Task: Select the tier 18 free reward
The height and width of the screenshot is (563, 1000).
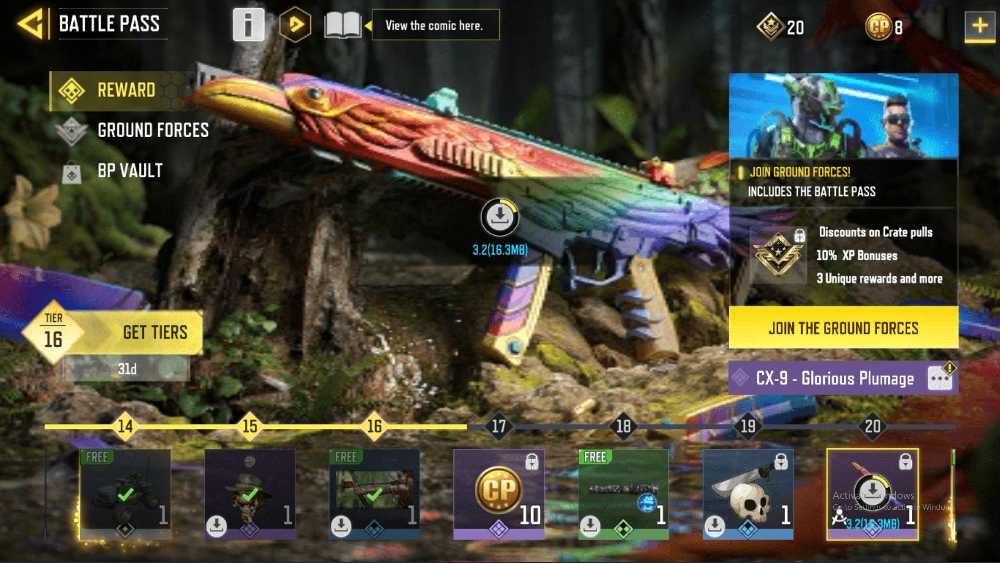Action: pos(623,493)
